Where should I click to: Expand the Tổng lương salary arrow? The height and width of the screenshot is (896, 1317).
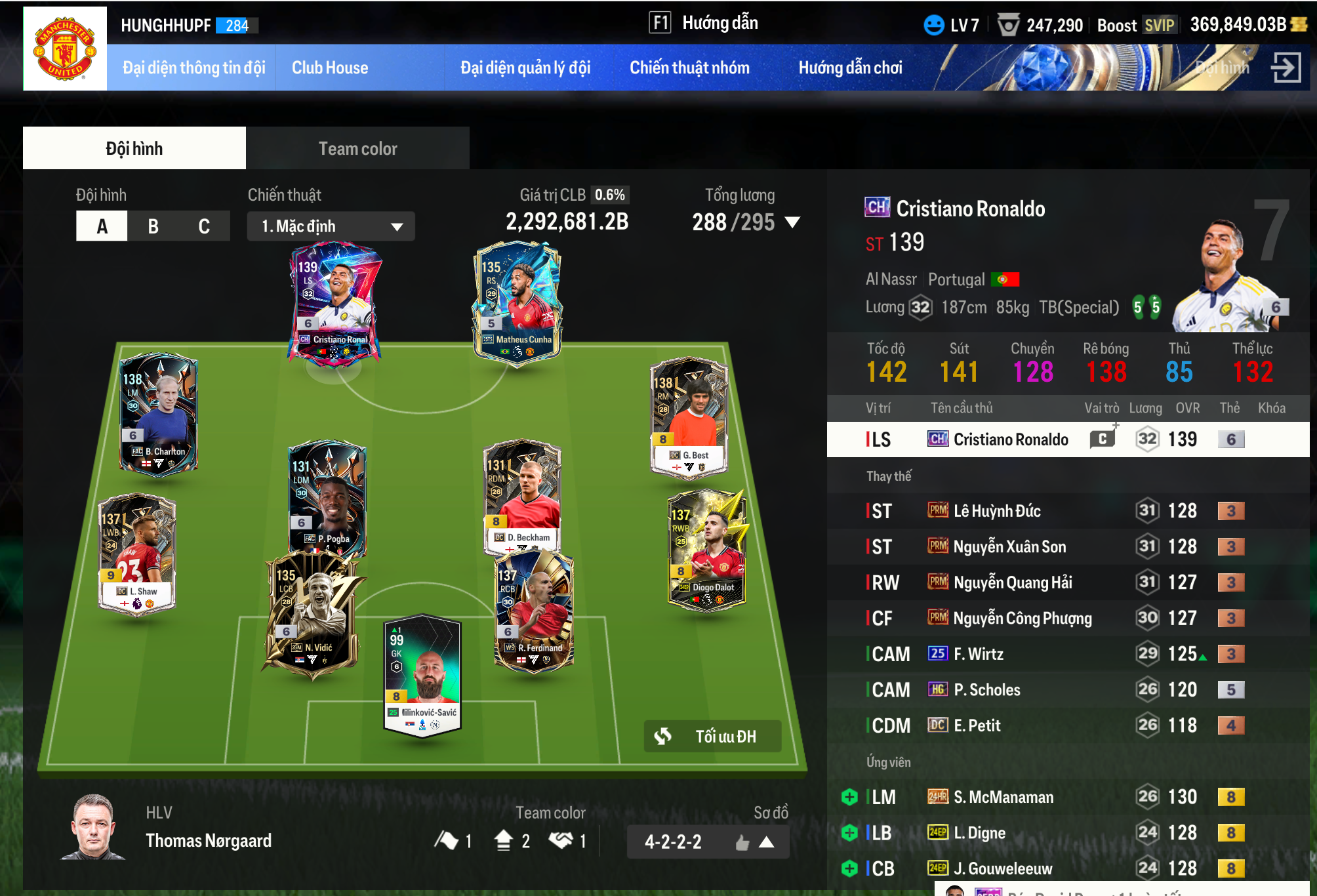tap(792, 222)
